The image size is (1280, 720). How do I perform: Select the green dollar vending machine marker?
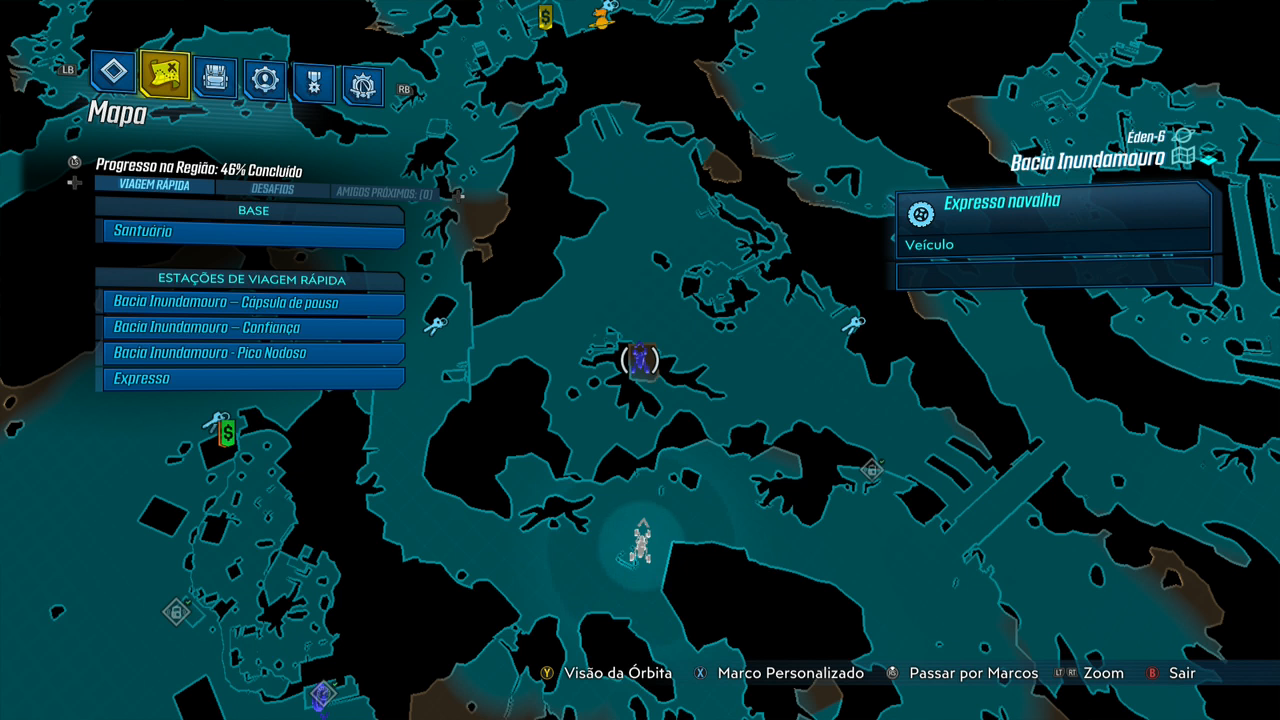227,432
